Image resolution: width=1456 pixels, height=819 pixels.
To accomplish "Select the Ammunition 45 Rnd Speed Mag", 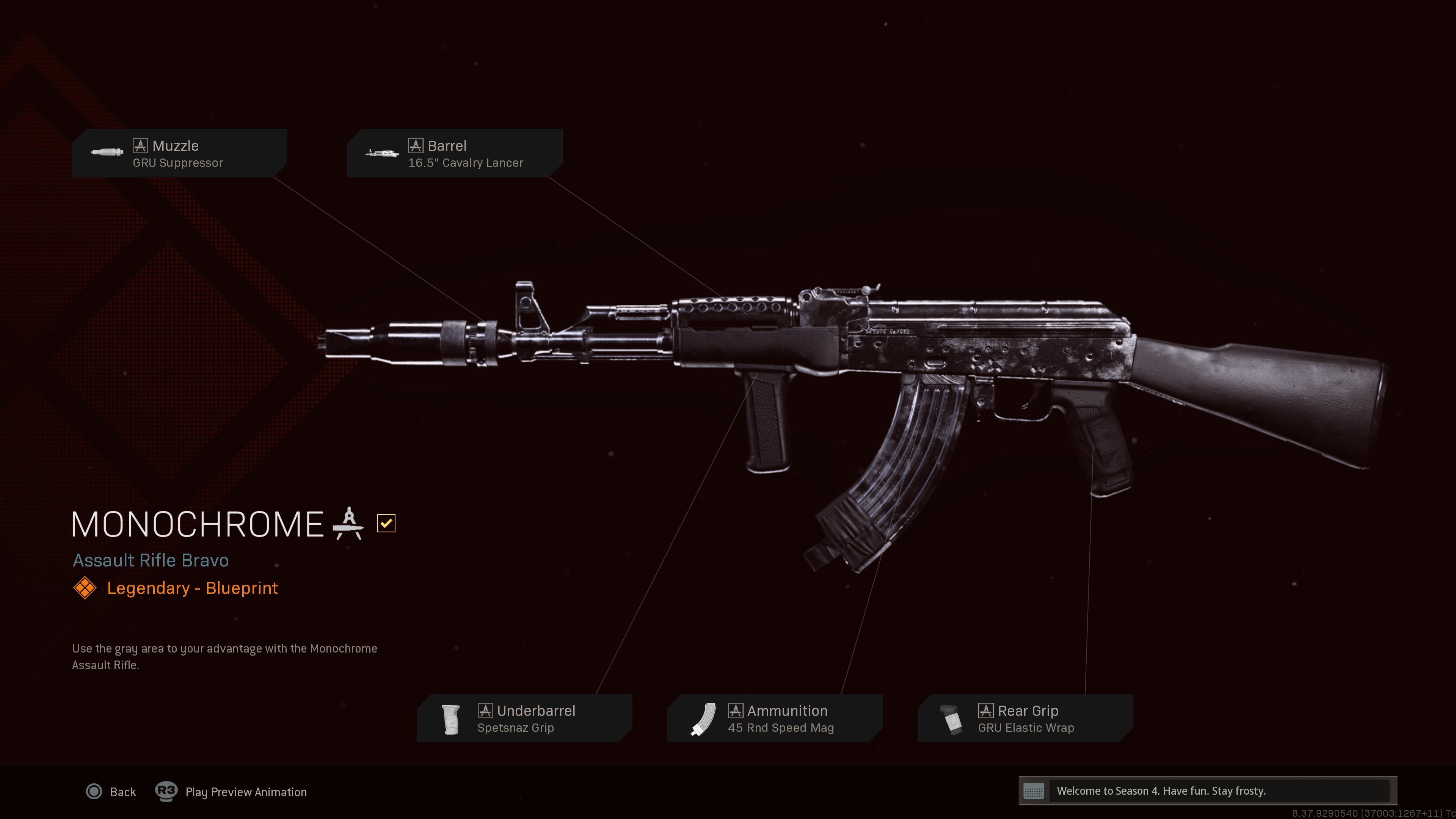I will click(x=774, y=719).
